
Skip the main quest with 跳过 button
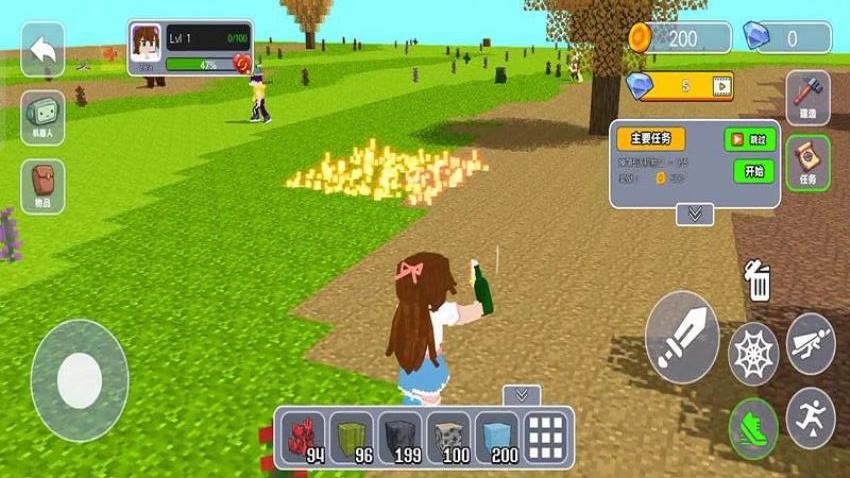tap(749, 139)
